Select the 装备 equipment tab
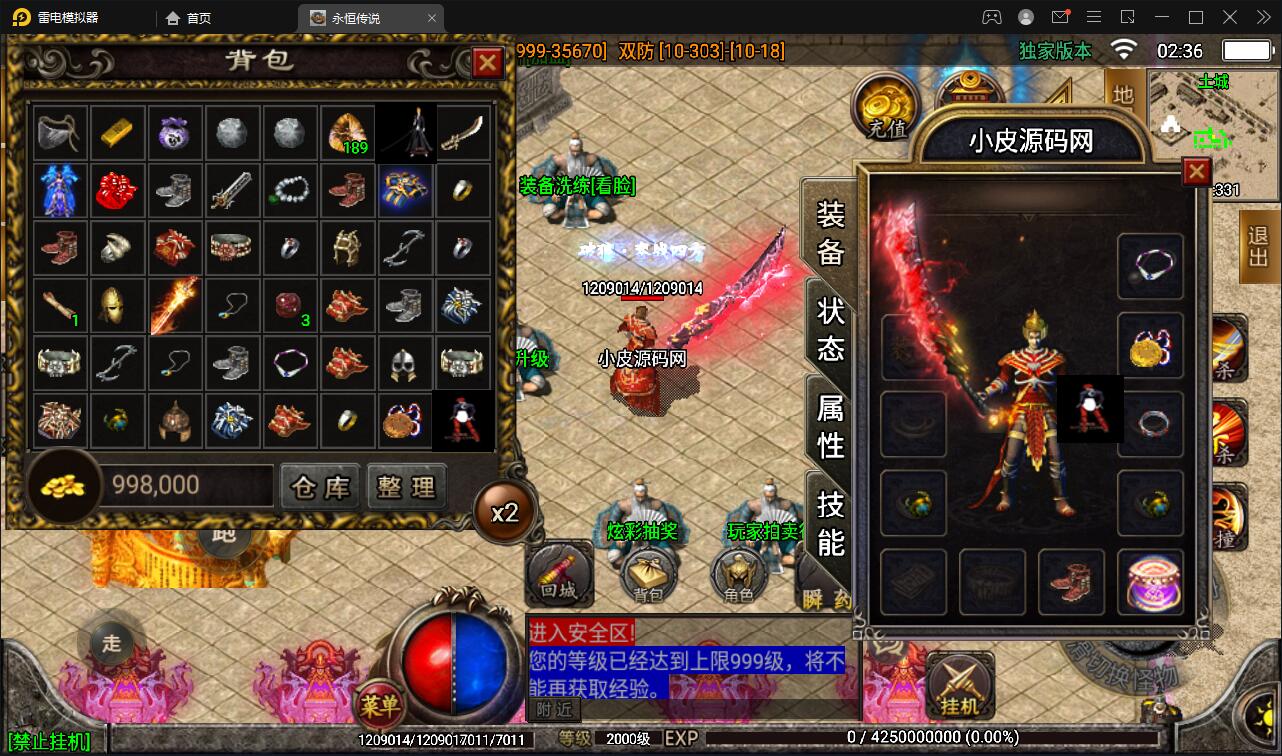The image size is (1282, 756). point(831,233)
